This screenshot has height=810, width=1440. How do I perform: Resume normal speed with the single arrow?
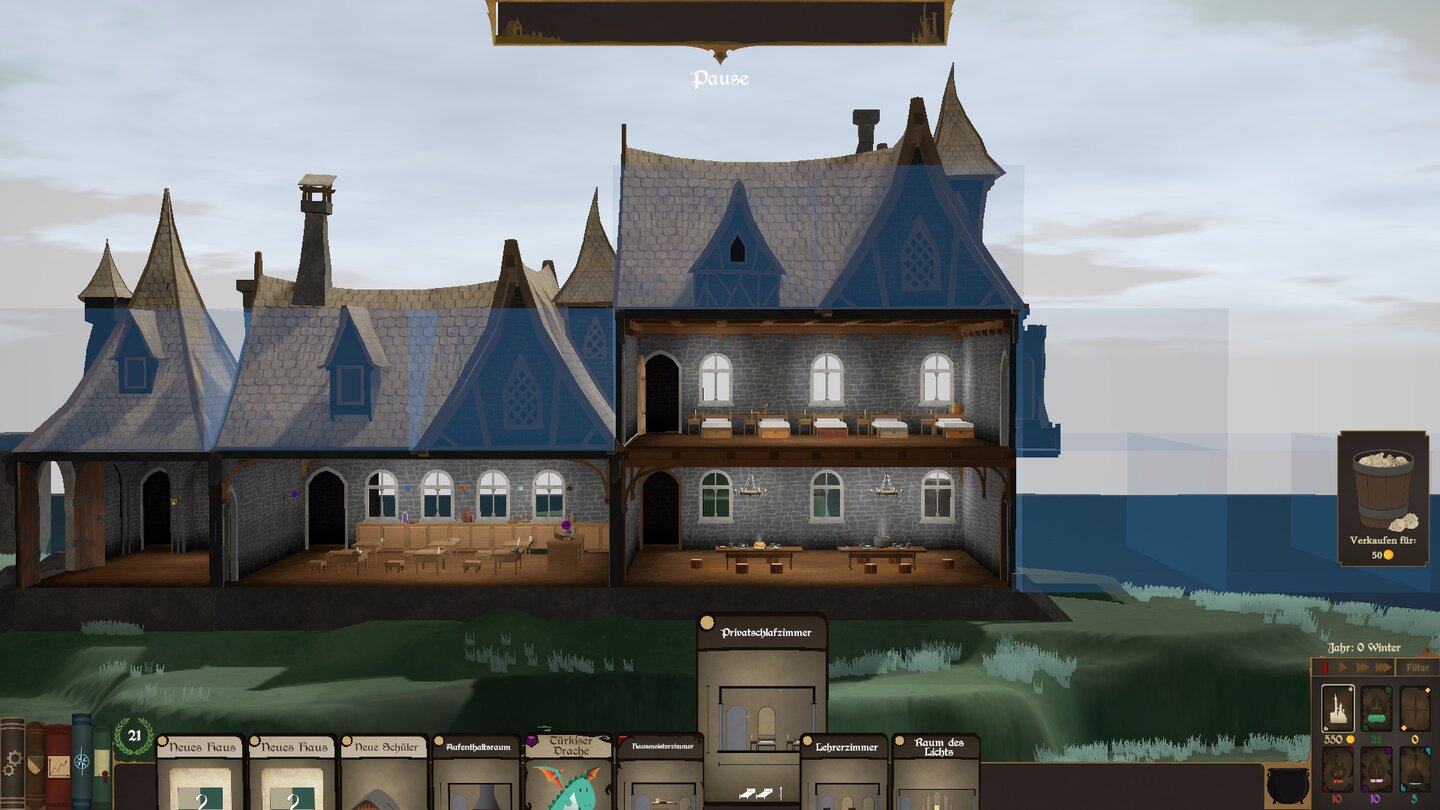coord(1343,667)
